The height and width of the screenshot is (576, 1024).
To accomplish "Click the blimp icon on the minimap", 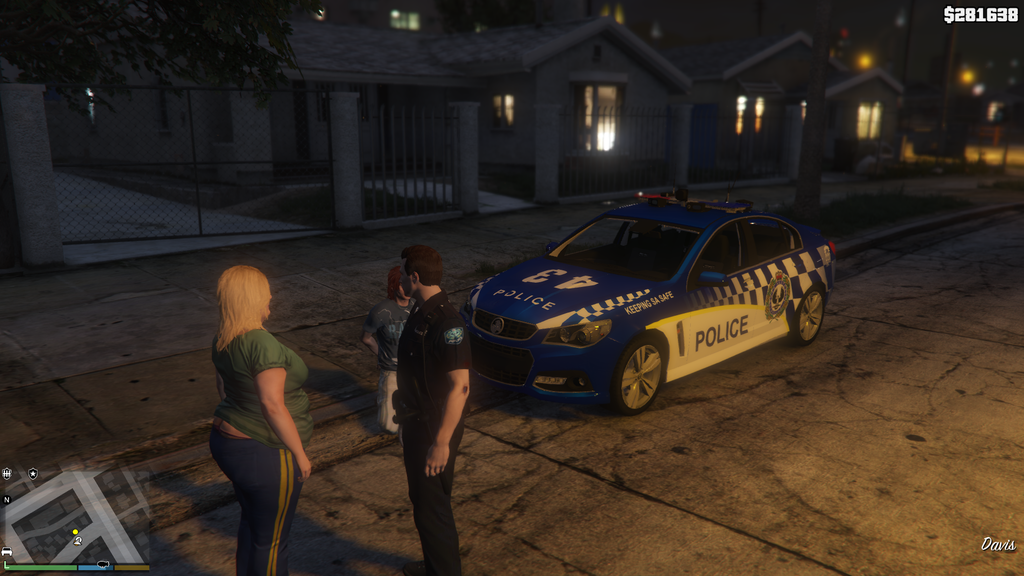I will pyautogui.click(x=103, y=565).
